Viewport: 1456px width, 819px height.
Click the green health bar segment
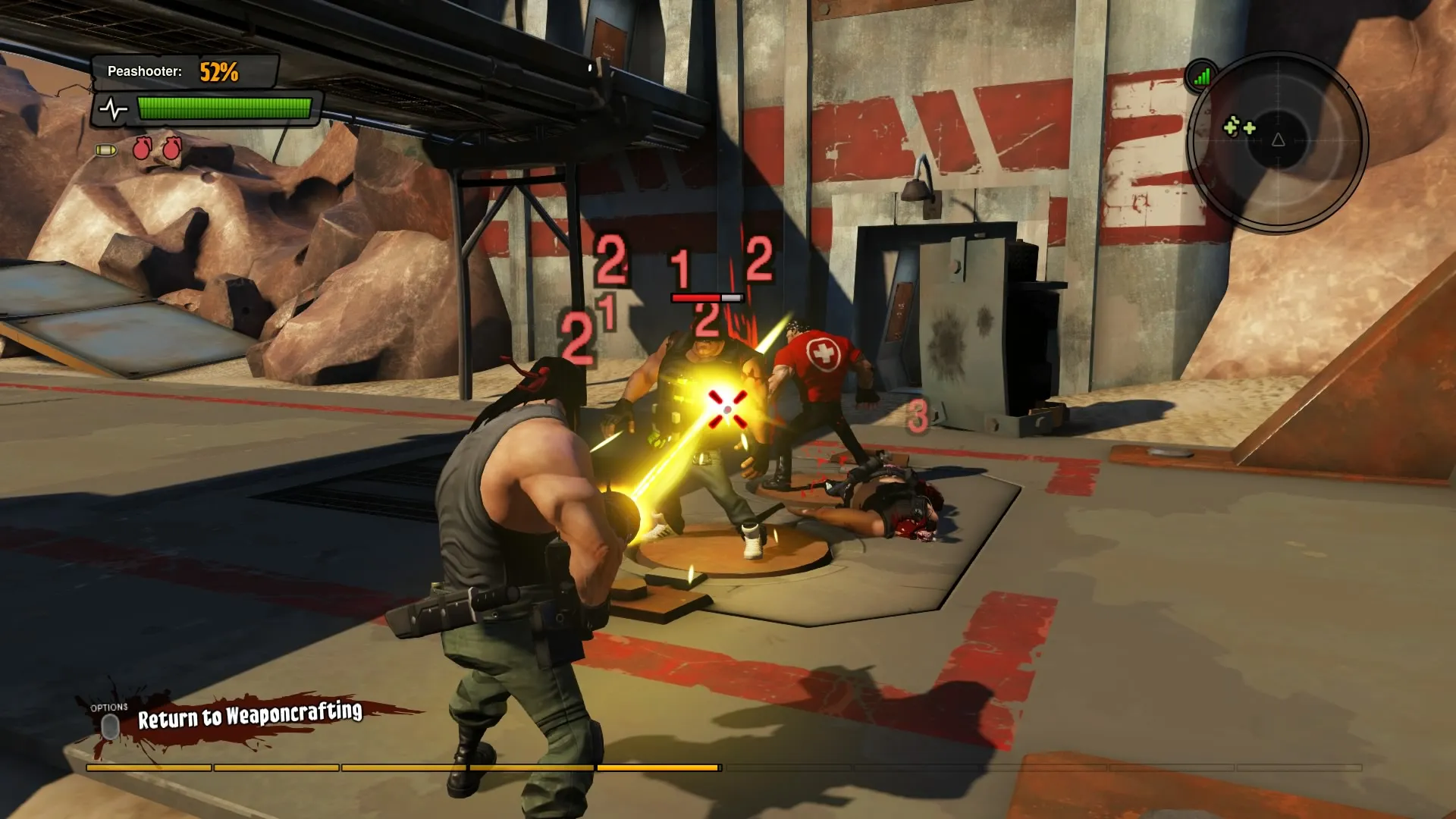[224, 108]
